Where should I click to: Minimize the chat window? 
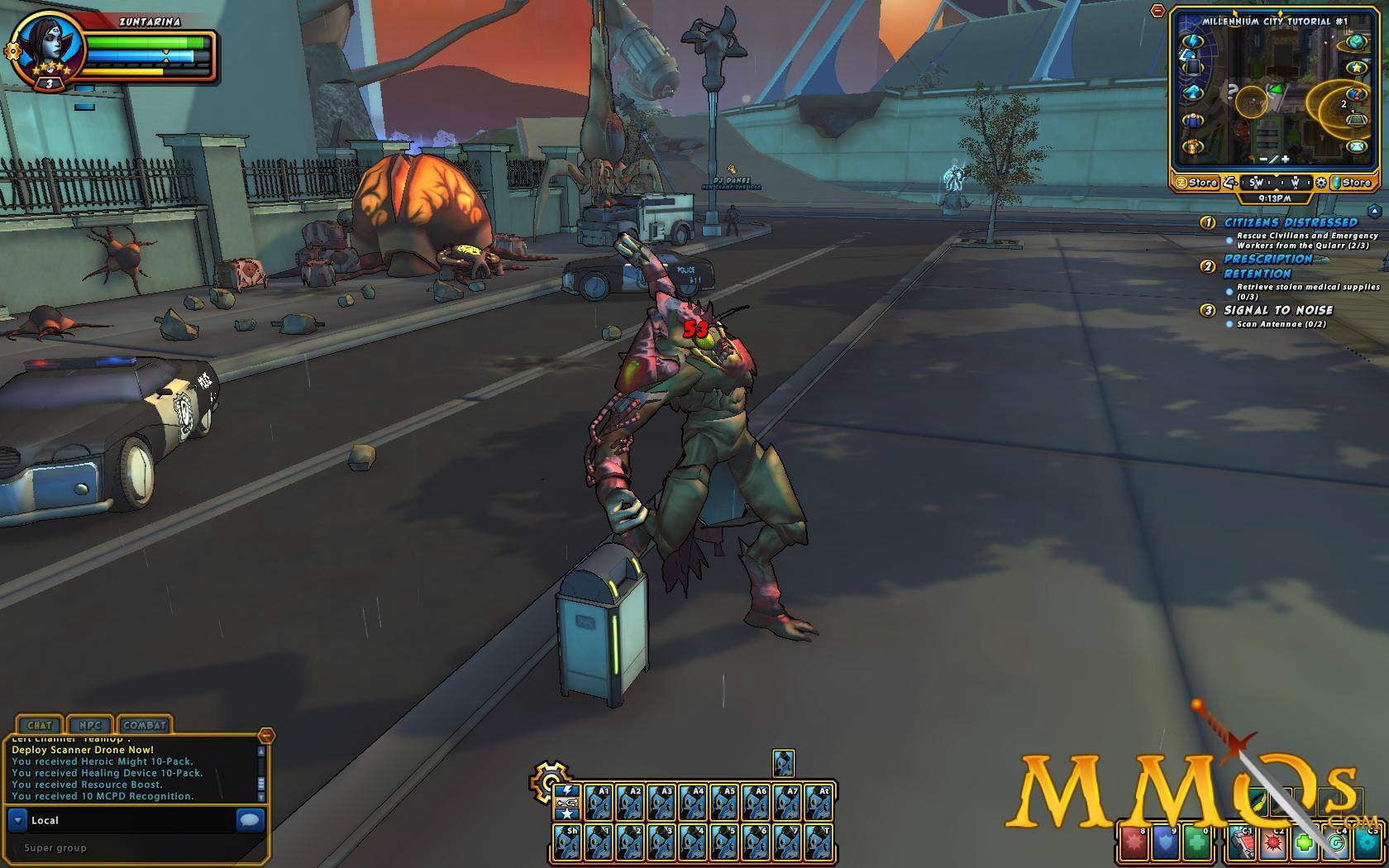coord(265,735)
